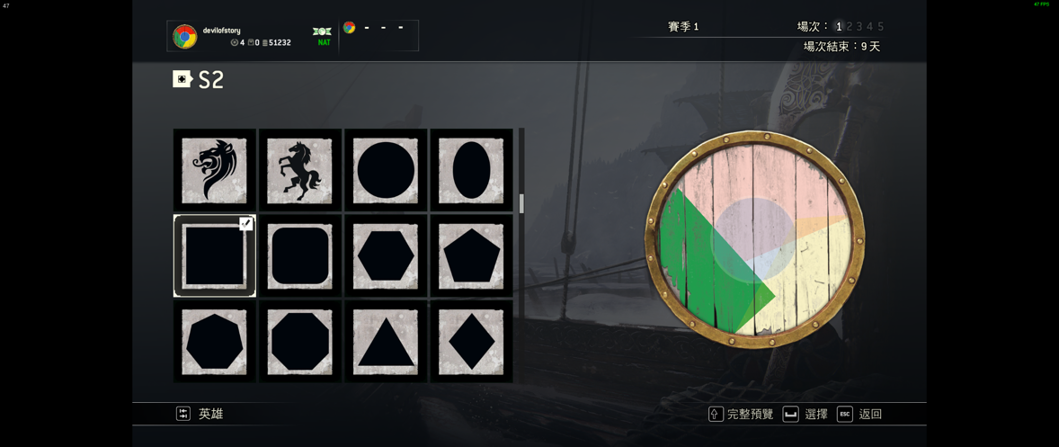Pick the circle emblem shape

coord(386,170)
